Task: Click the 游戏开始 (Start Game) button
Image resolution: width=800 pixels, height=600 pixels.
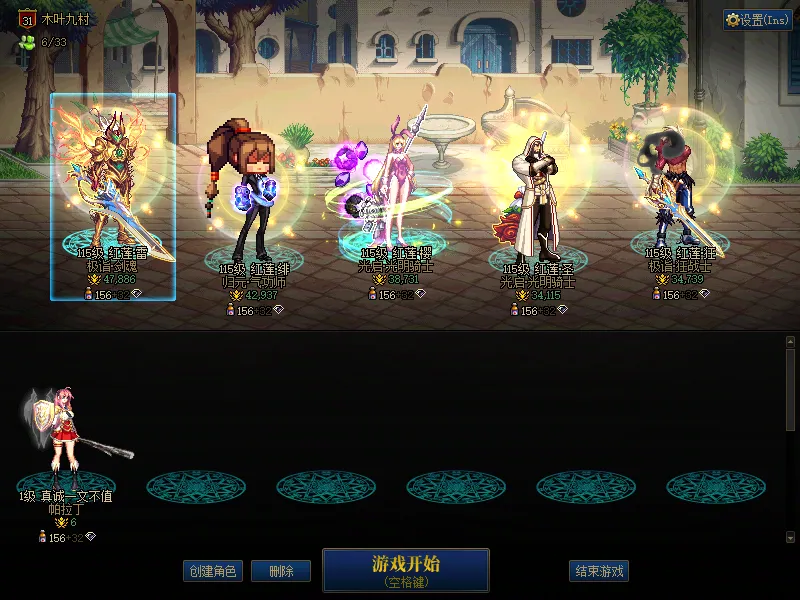Action: (405, 569)
